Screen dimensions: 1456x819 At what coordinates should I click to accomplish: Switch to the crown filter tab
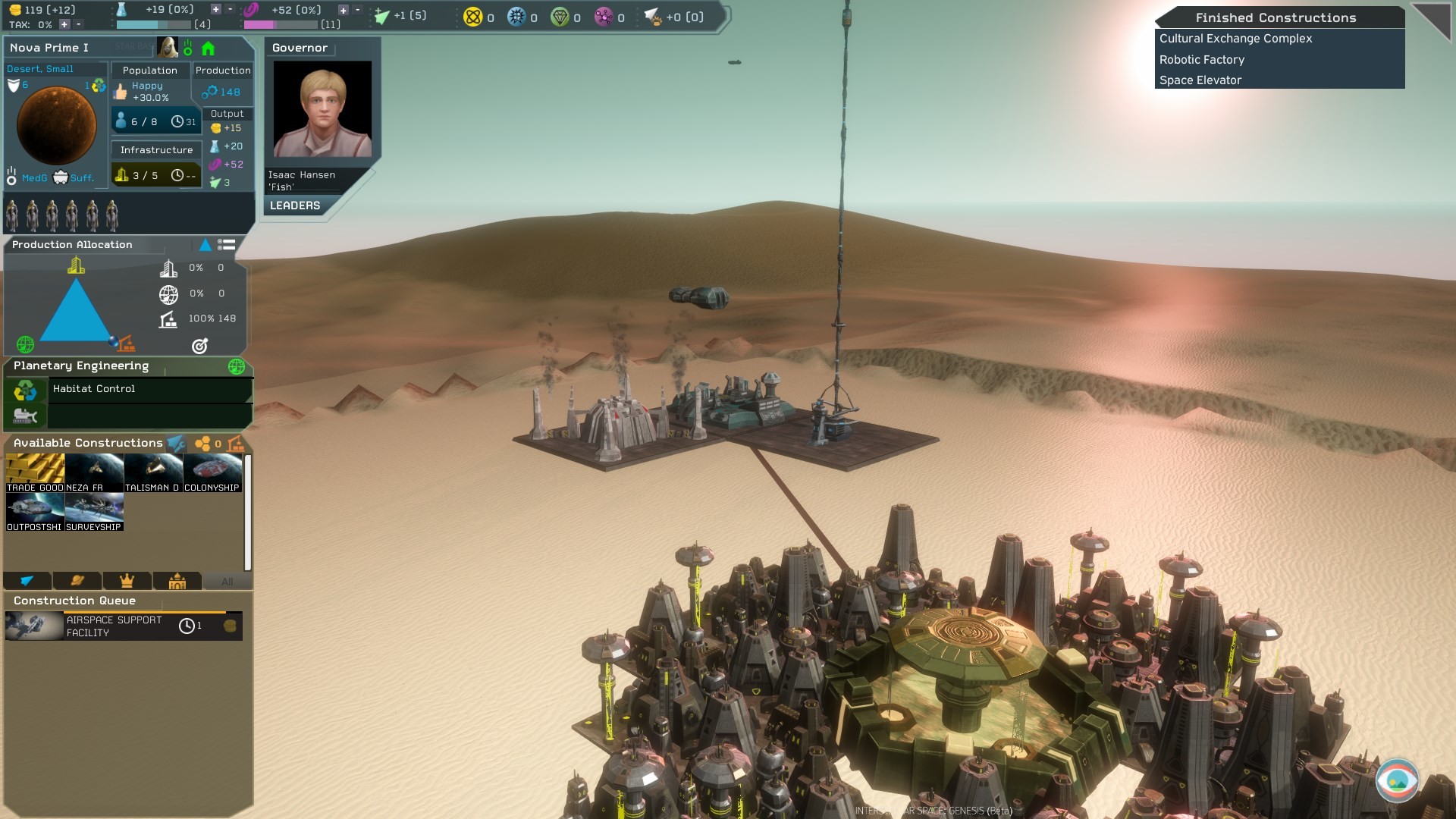click(x=127, y=581)
